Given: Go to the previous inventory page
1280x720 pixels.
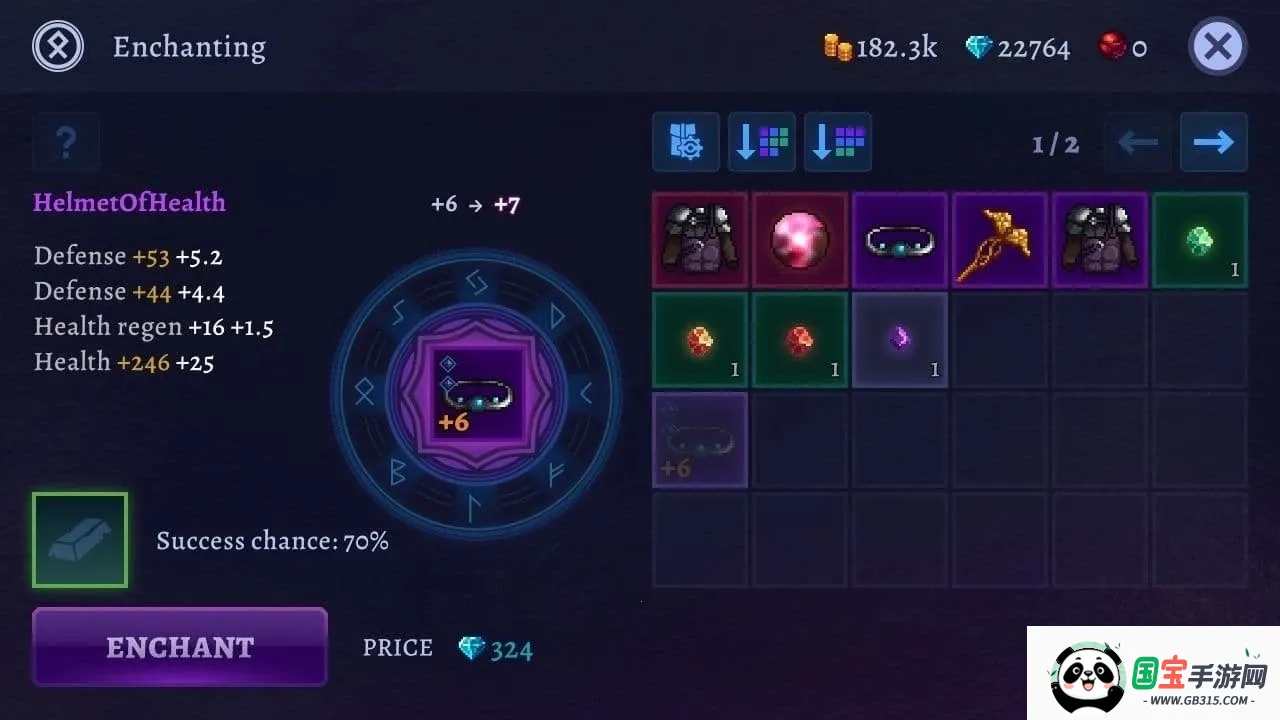Looking at the screenshot, I should tap(1137, 142).
